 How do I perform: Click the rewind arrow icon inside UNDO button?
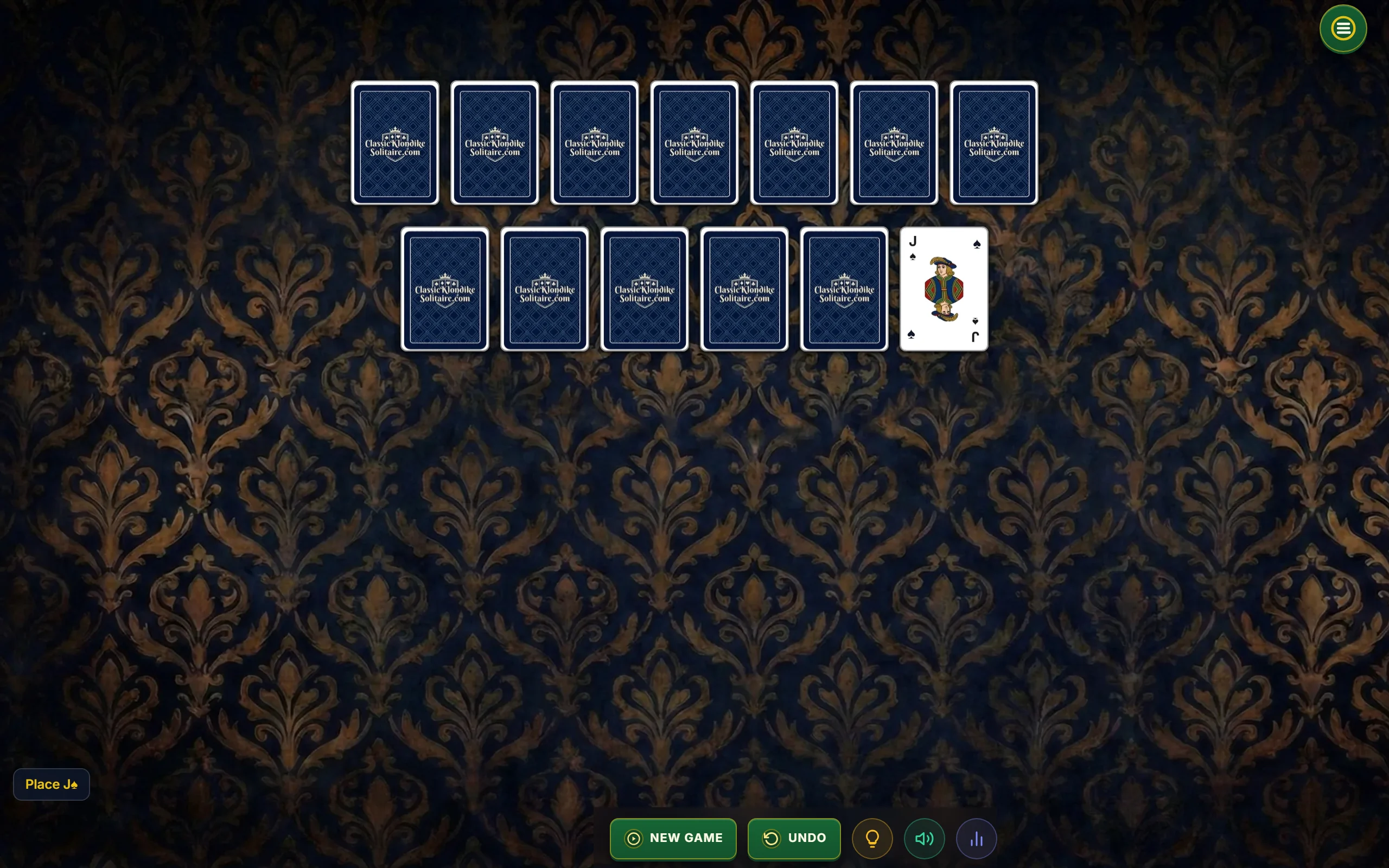click(x=772, y=838)
